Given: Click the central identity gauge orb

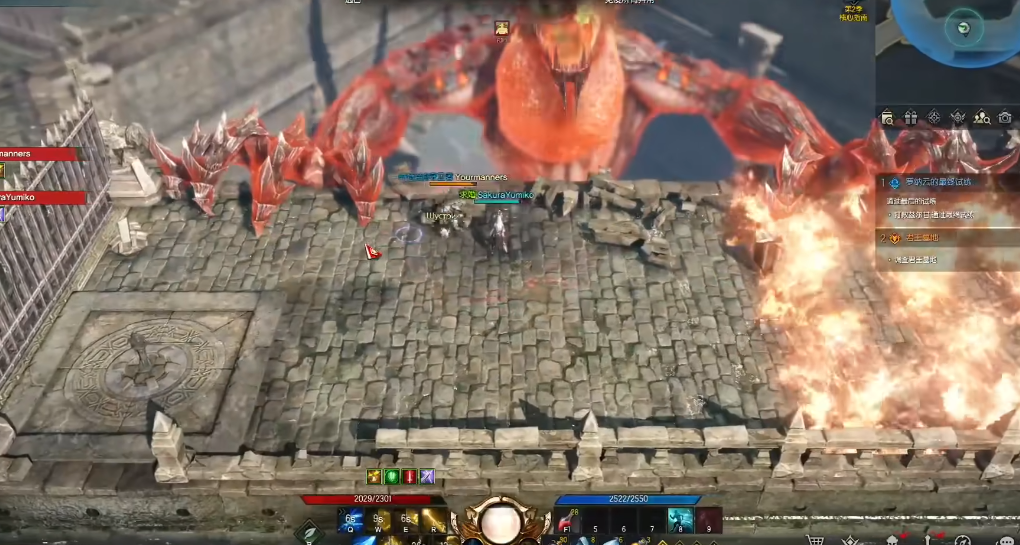Looking at the screenshot, I should pyautogui.click(x=498, y=520).
